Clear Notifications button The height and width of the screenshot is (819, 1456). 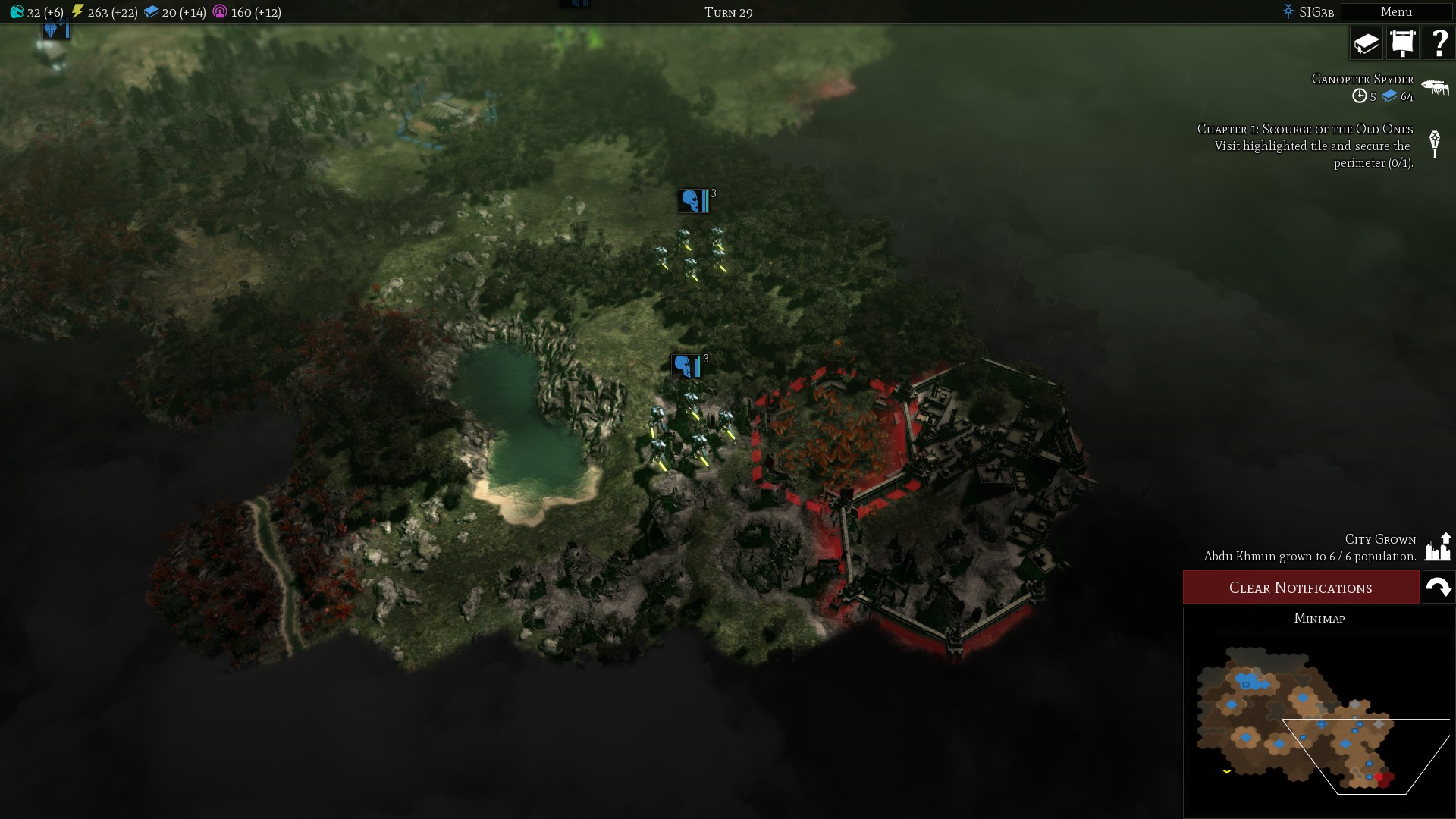click(x=1301, y=588)
